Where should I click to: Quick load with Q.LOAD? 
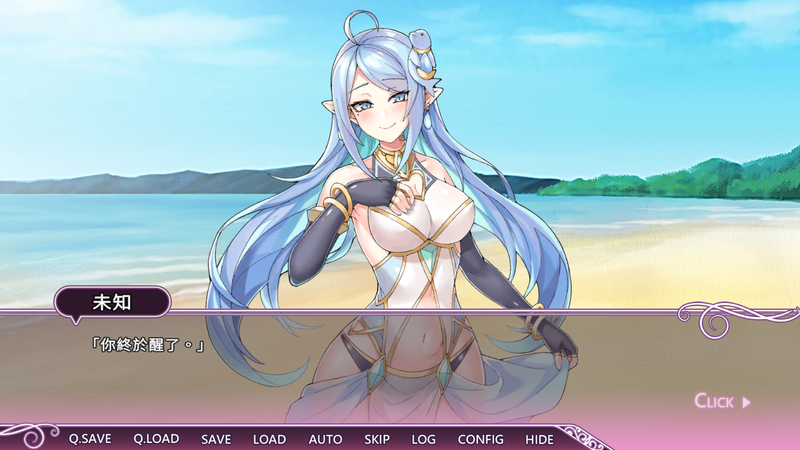pos(156,439)
